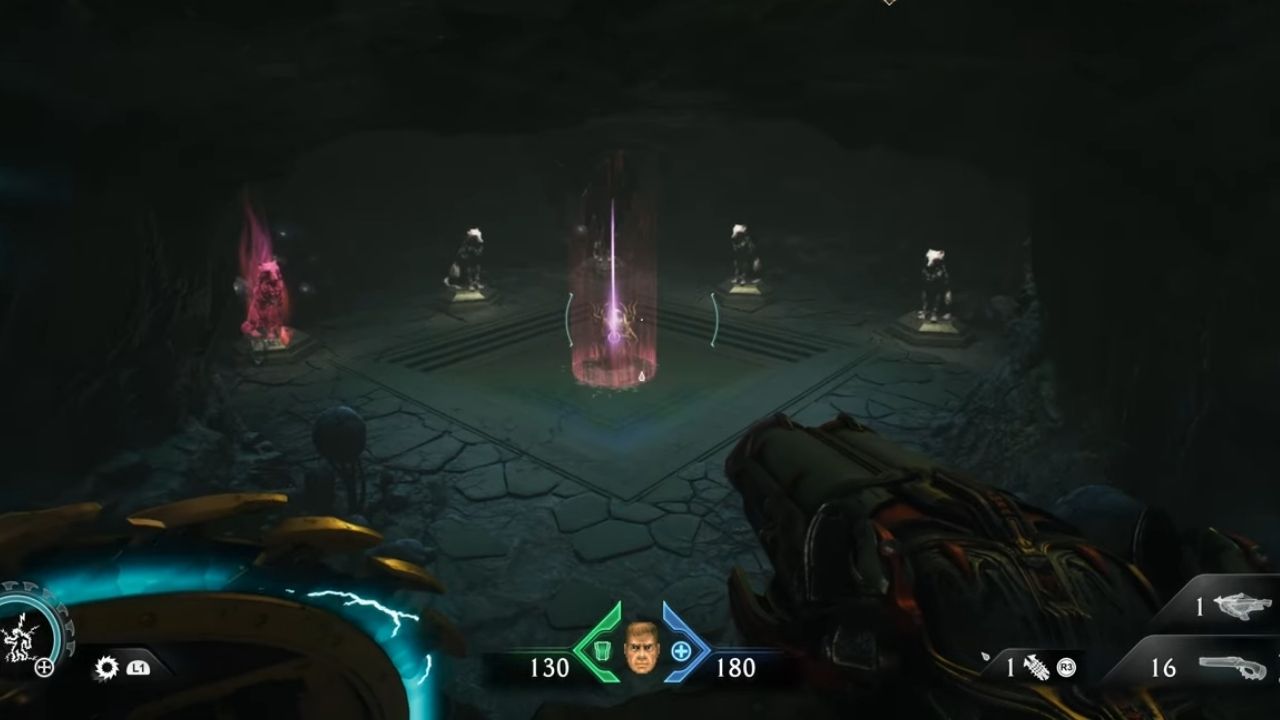Image resolution: width=1280 pixels, height=720 pixels.
Task: Select the pistol ammo panel showing 1
Action: coord(1199,604)
